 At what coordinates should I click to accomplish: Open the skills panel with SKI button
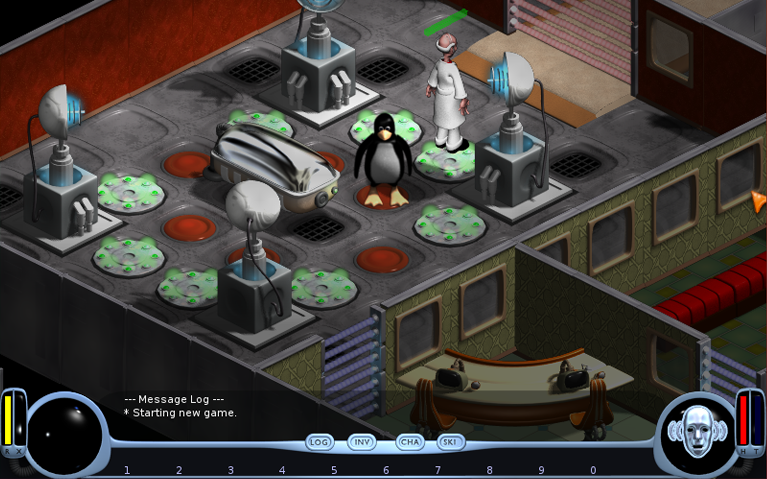pyautogui.click(x=451, y=442)
